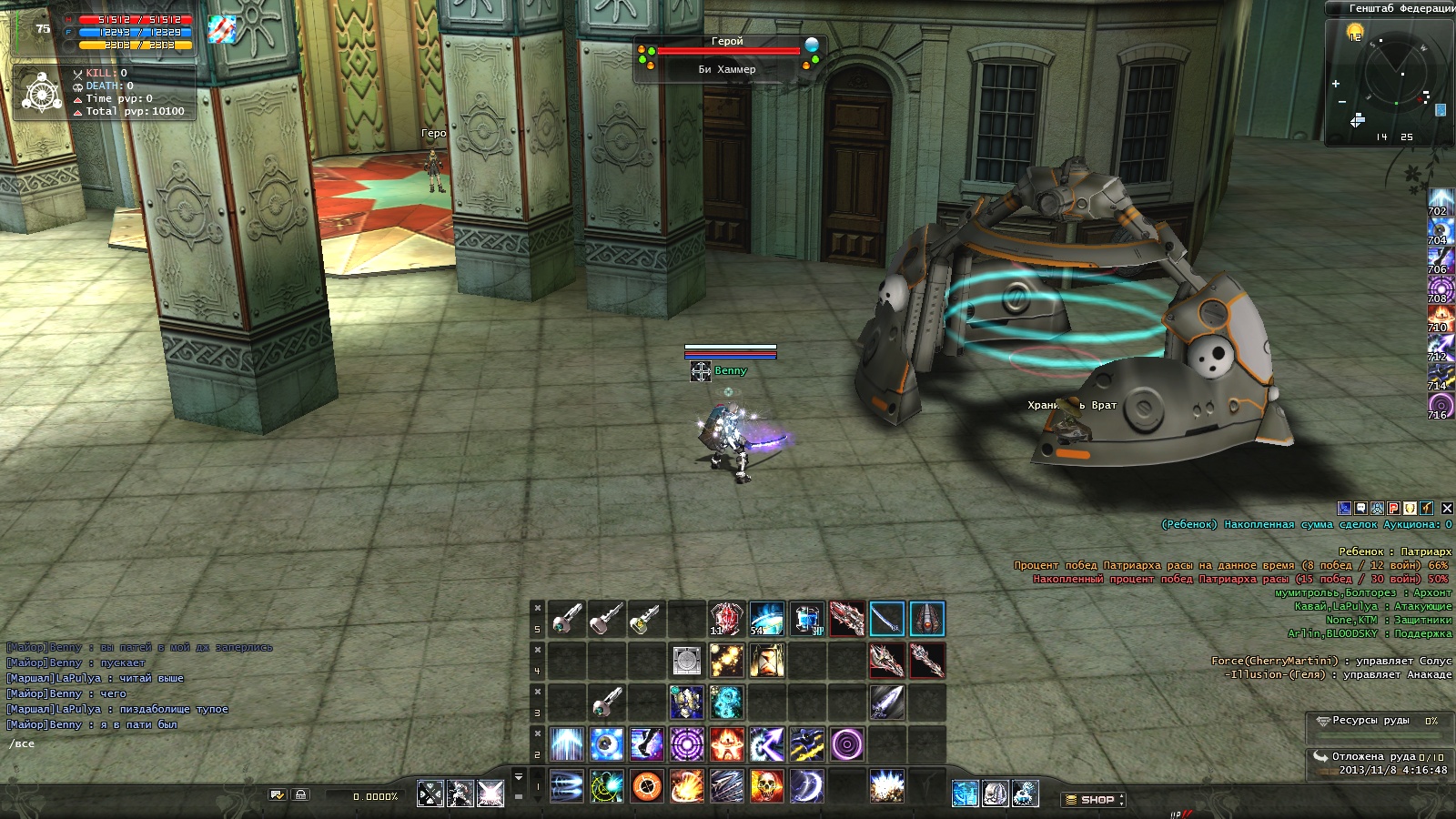Activate the flaming skull skill
The width and height of the screenshot is (1456, 819).
[x=767, y=786]
